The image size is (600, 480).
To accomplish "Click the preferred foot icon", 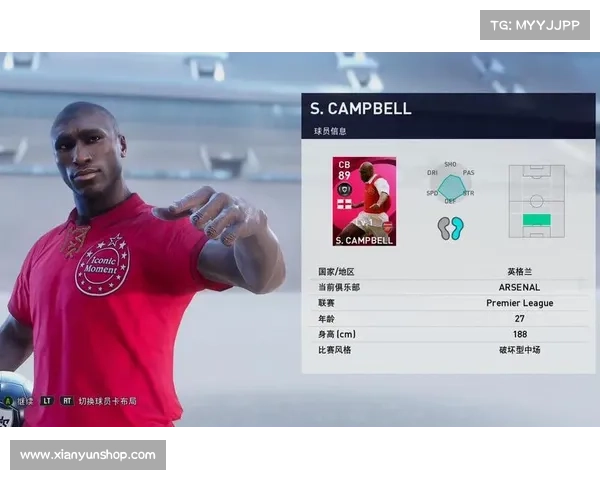I will click(x=450, y=228).
